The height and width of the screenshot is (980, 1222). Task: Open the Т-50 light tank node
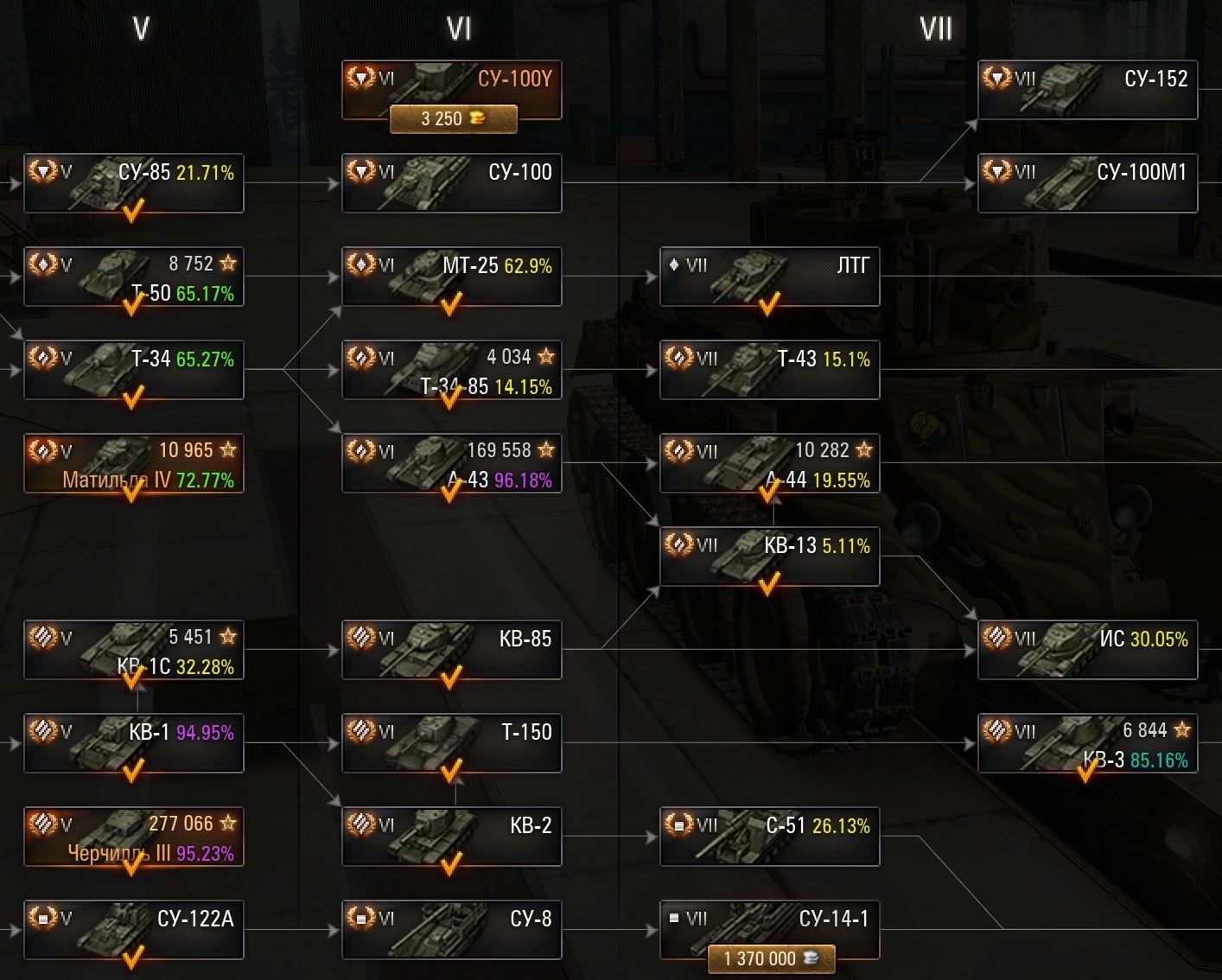134,277
